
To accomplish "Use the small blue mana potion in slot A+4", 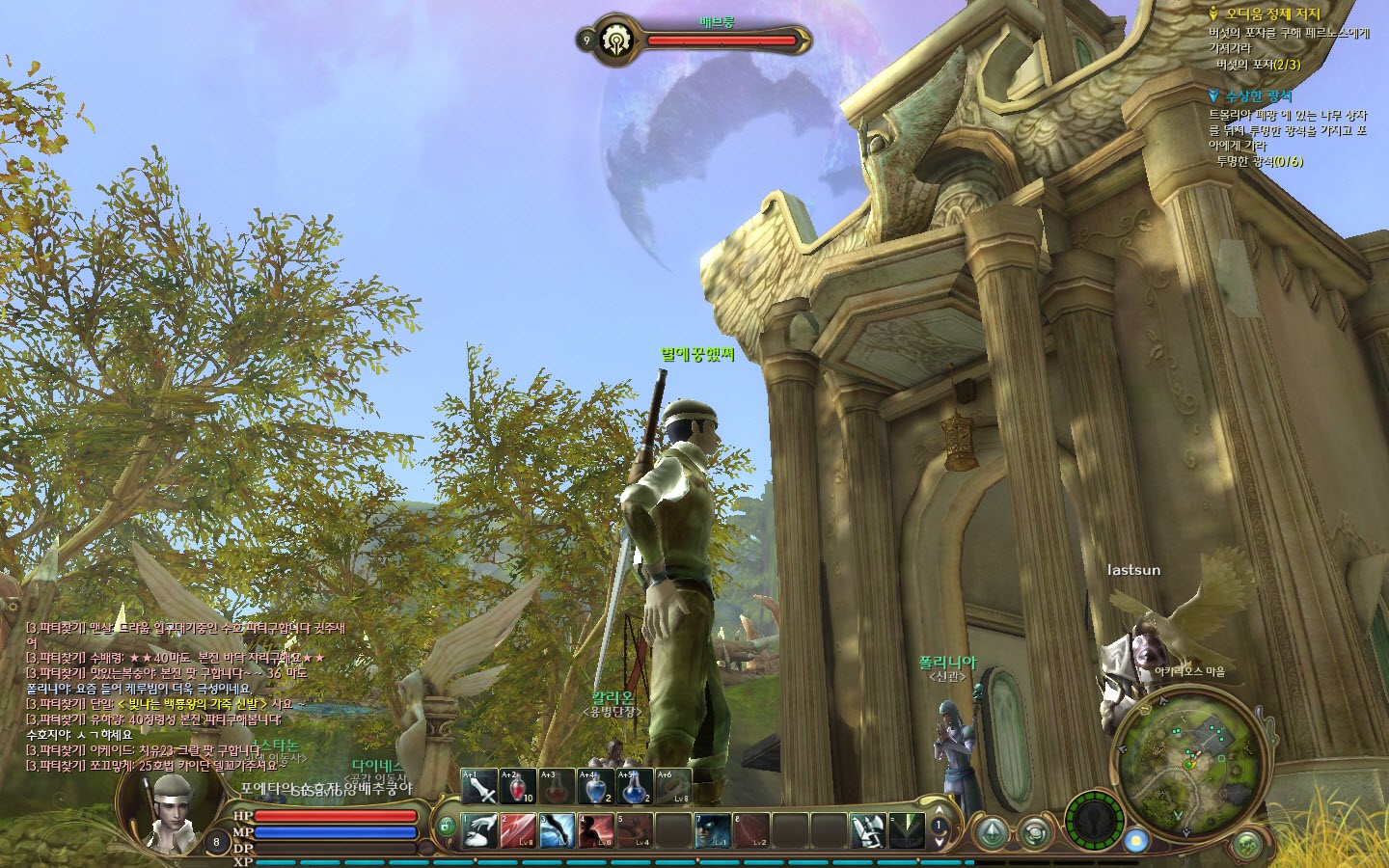I will (x=595, y=787).
